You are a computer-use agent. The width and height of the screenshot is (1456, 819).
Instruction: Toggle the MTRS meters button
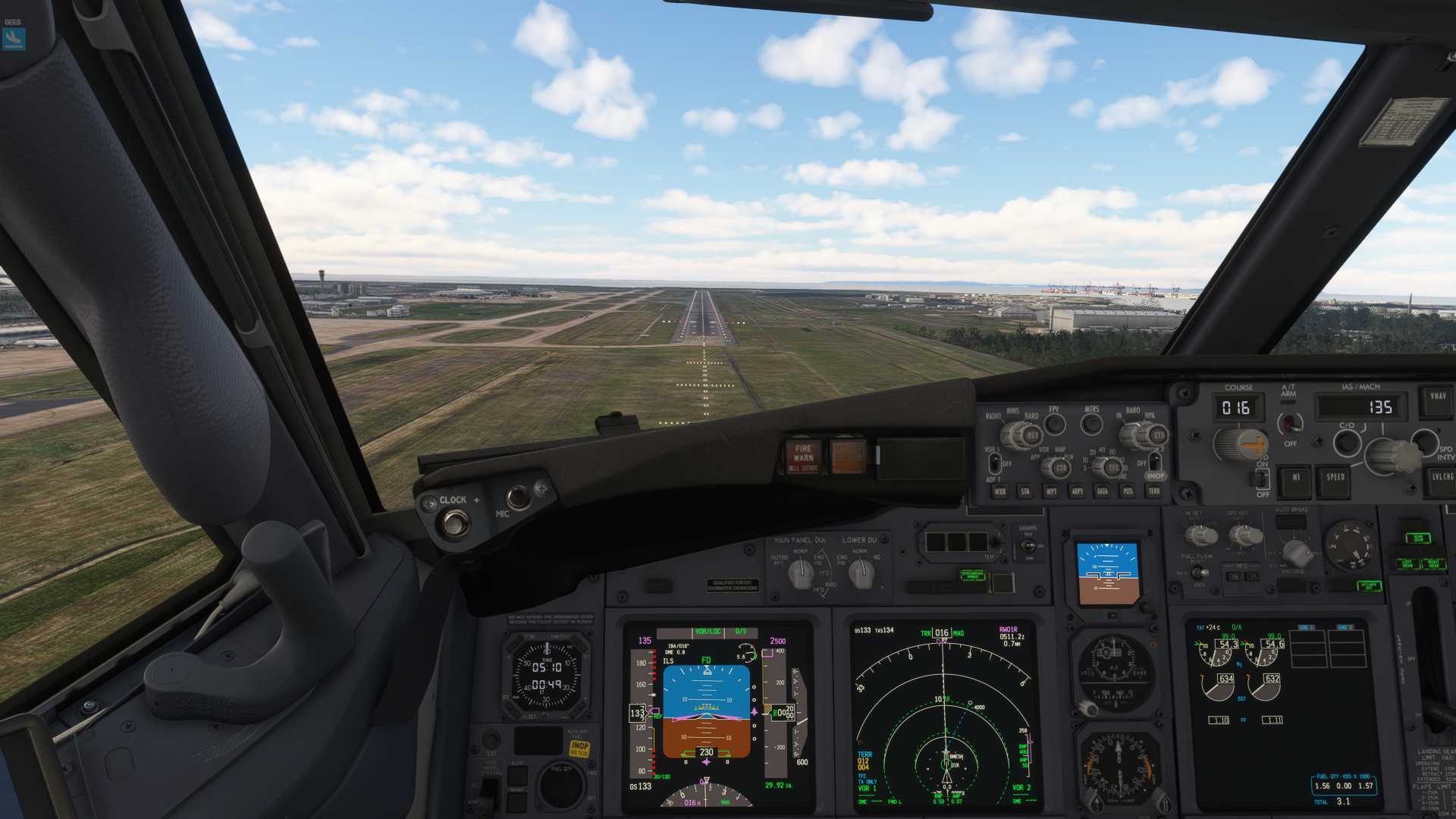[x=1092, y=424]
